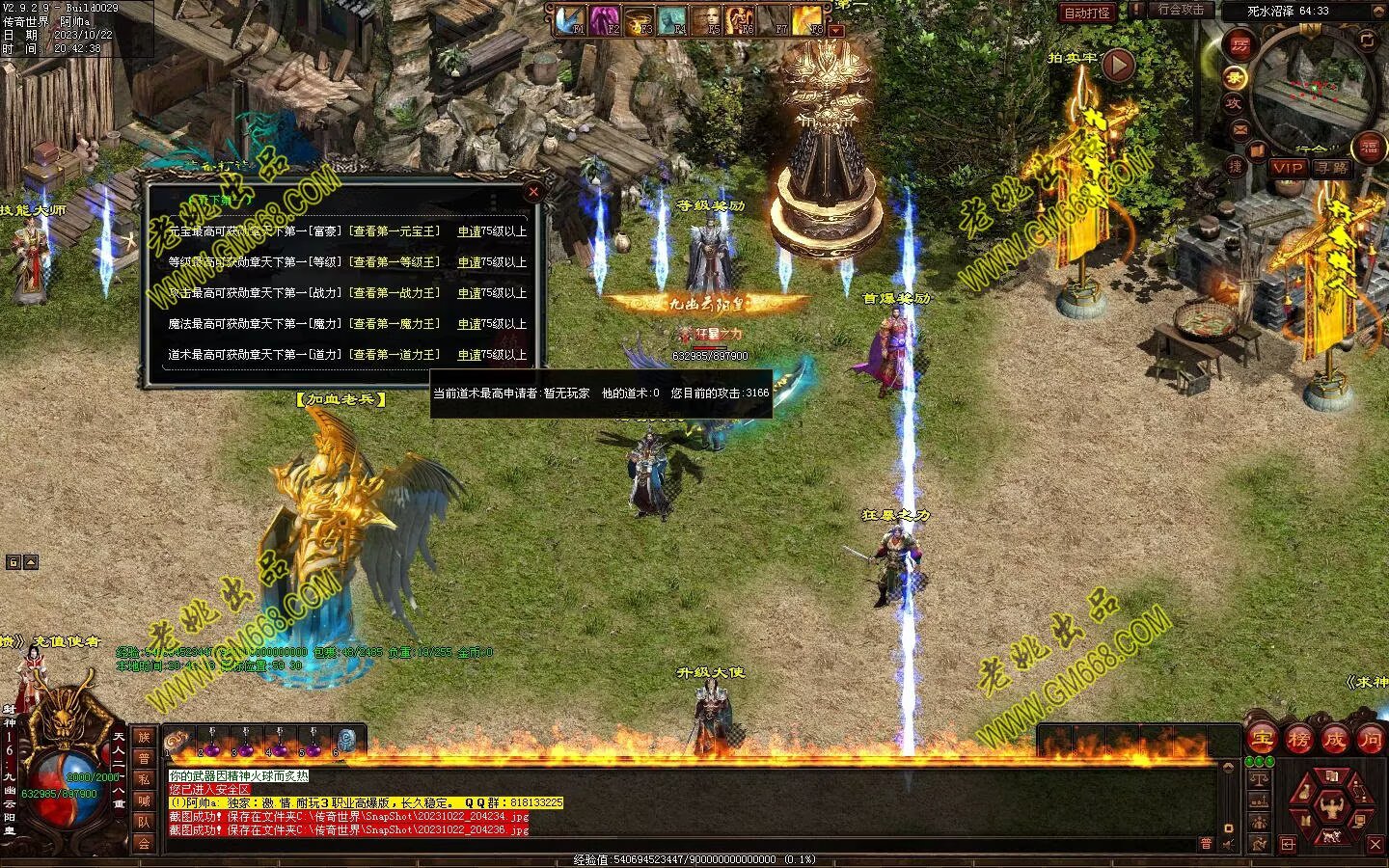View the 第一道力王 ranking link
The width and height of the screenshot is (1389, 868).
(x=395, y=355)
